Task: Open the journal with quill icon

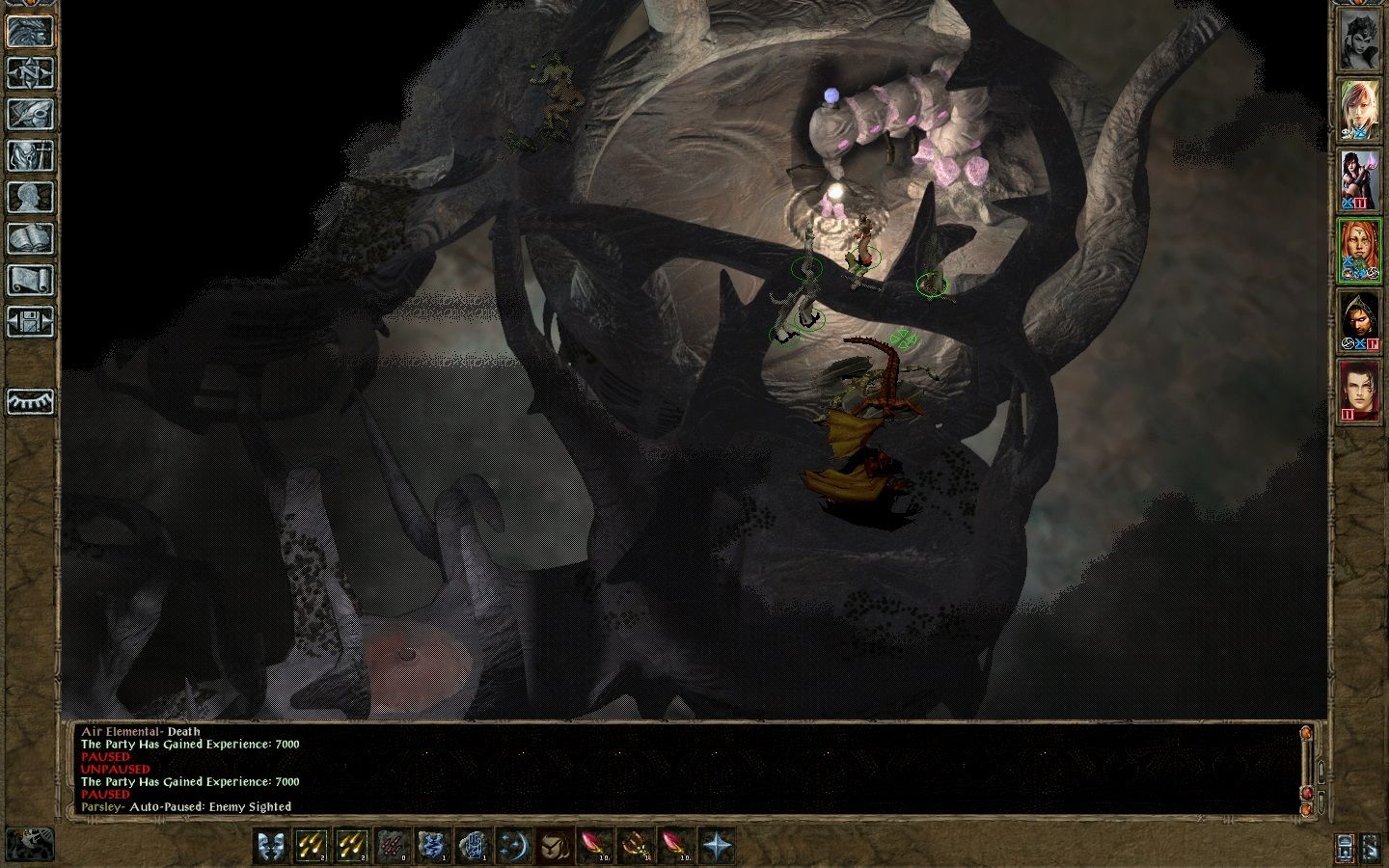Action: (x=30, y=114)
